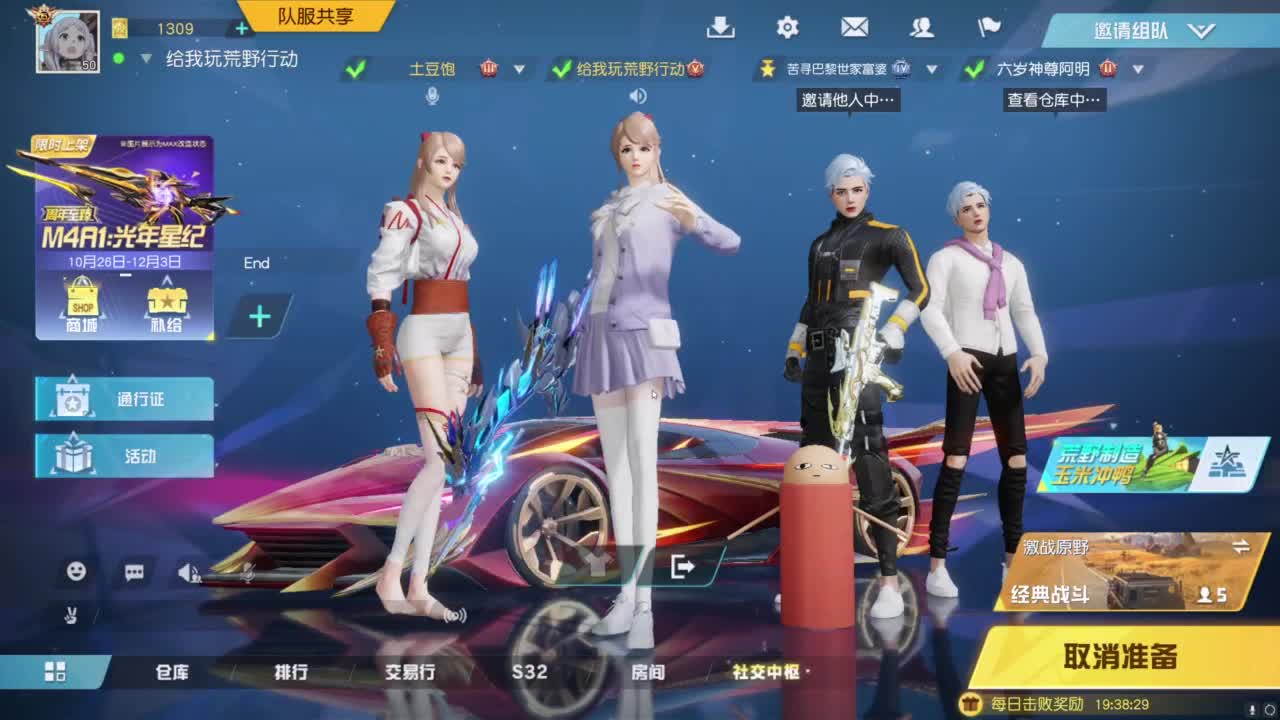Open dropdown next to teammate 土豆饱

(x=518, y=71)
